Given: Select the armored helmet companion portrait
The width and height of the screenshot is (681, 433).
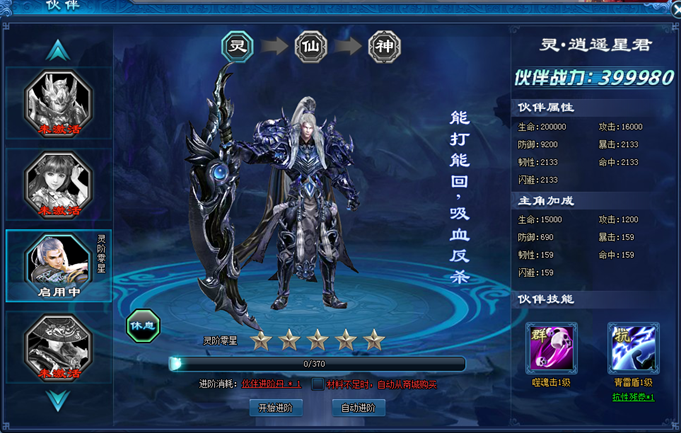Looking at the screenshot, I should pyautogui.click(x=58, y=100).
